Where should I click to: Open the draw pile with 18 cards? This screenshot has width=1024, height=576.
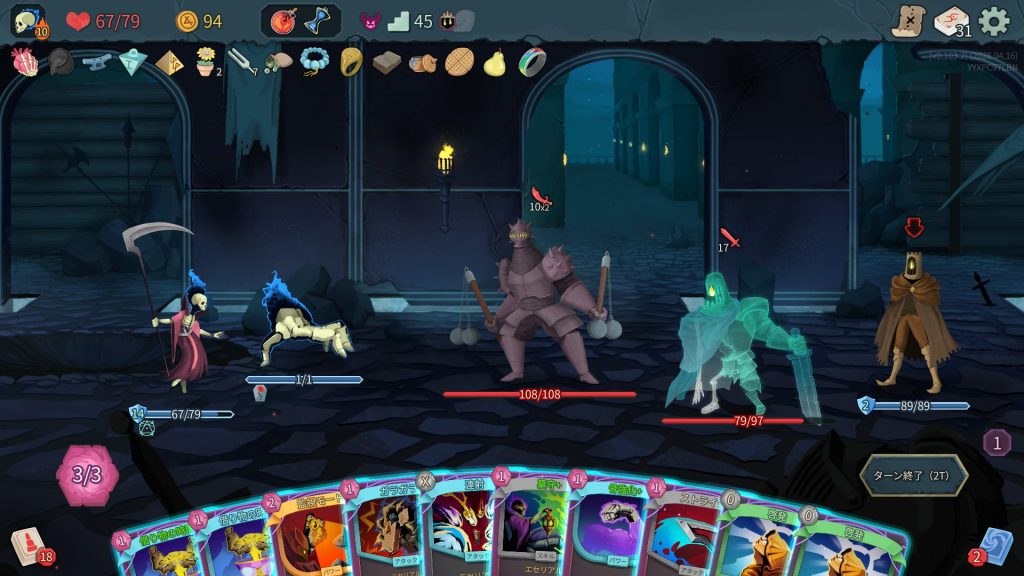[29, 546]
